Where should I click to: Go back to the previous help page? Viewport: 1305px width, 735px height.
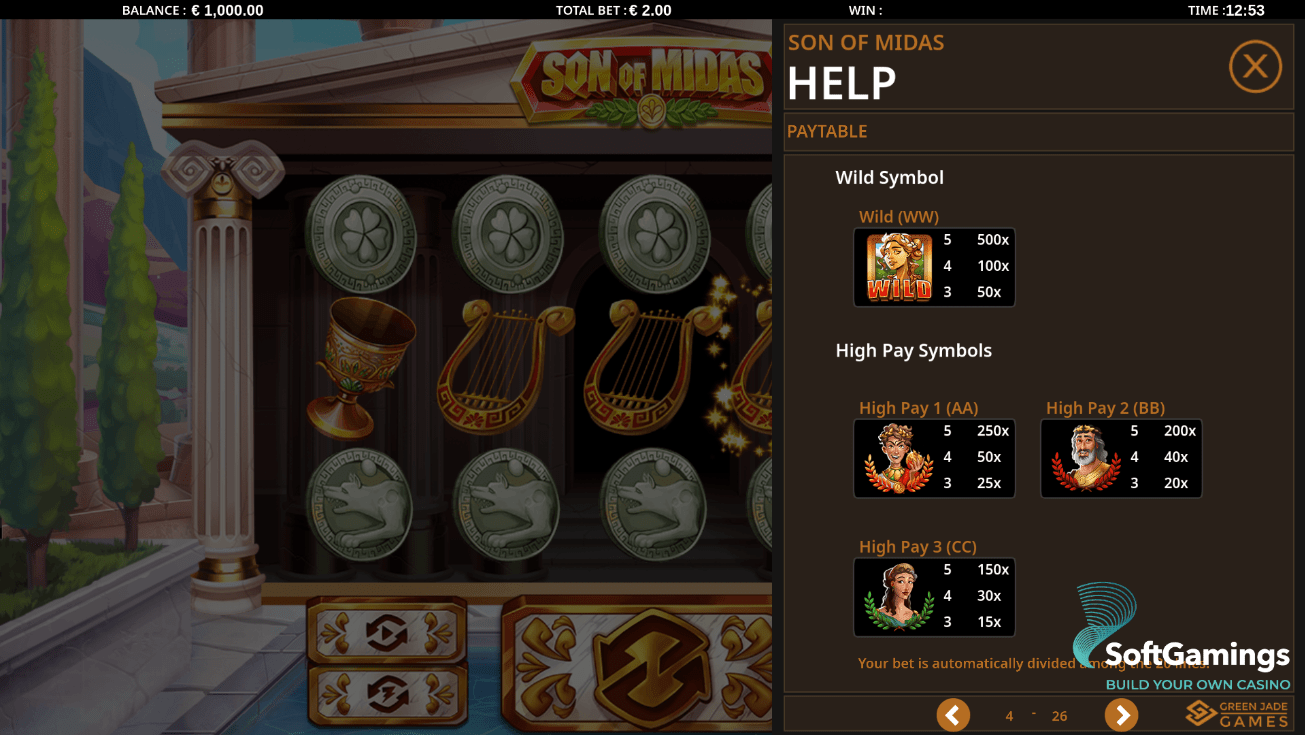(953, 715)
